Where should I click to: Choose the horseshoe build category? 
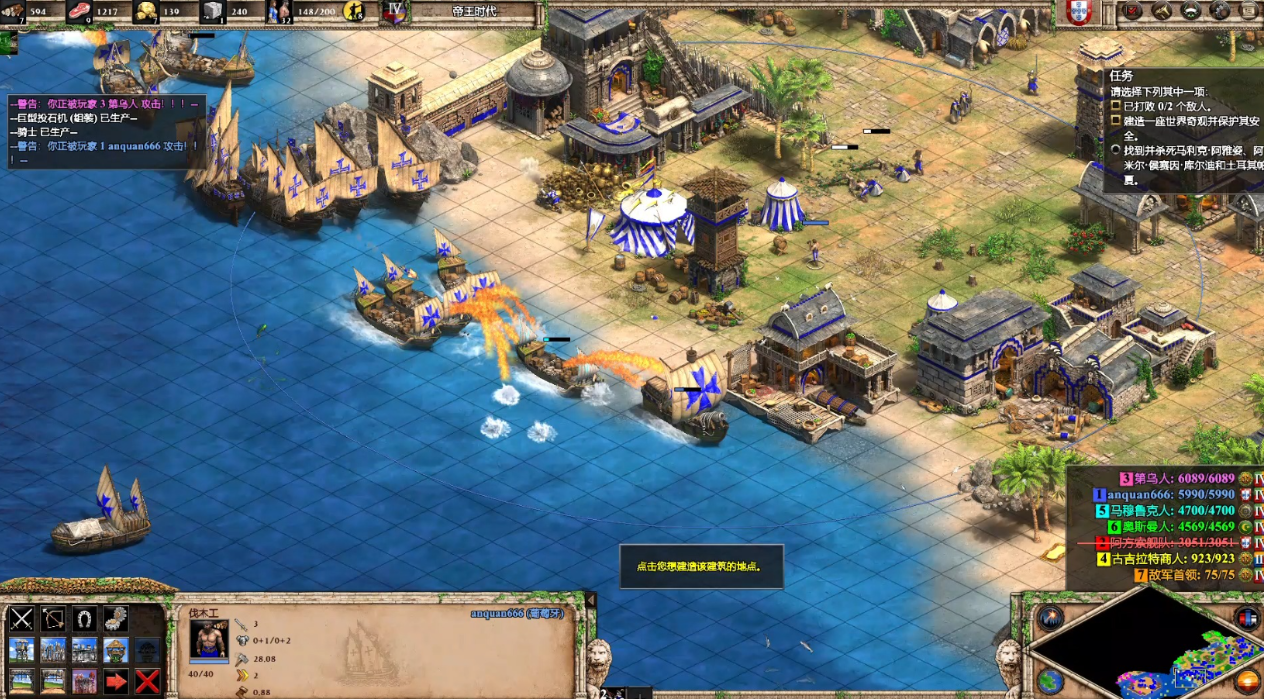pos(85,619)
